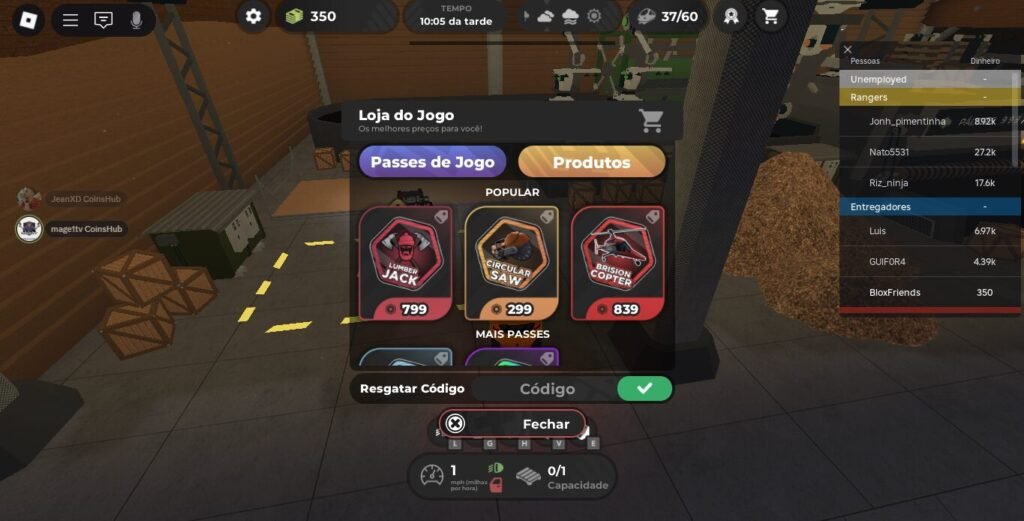Open the ribbon badge achievements button

[x=730, y=16]
